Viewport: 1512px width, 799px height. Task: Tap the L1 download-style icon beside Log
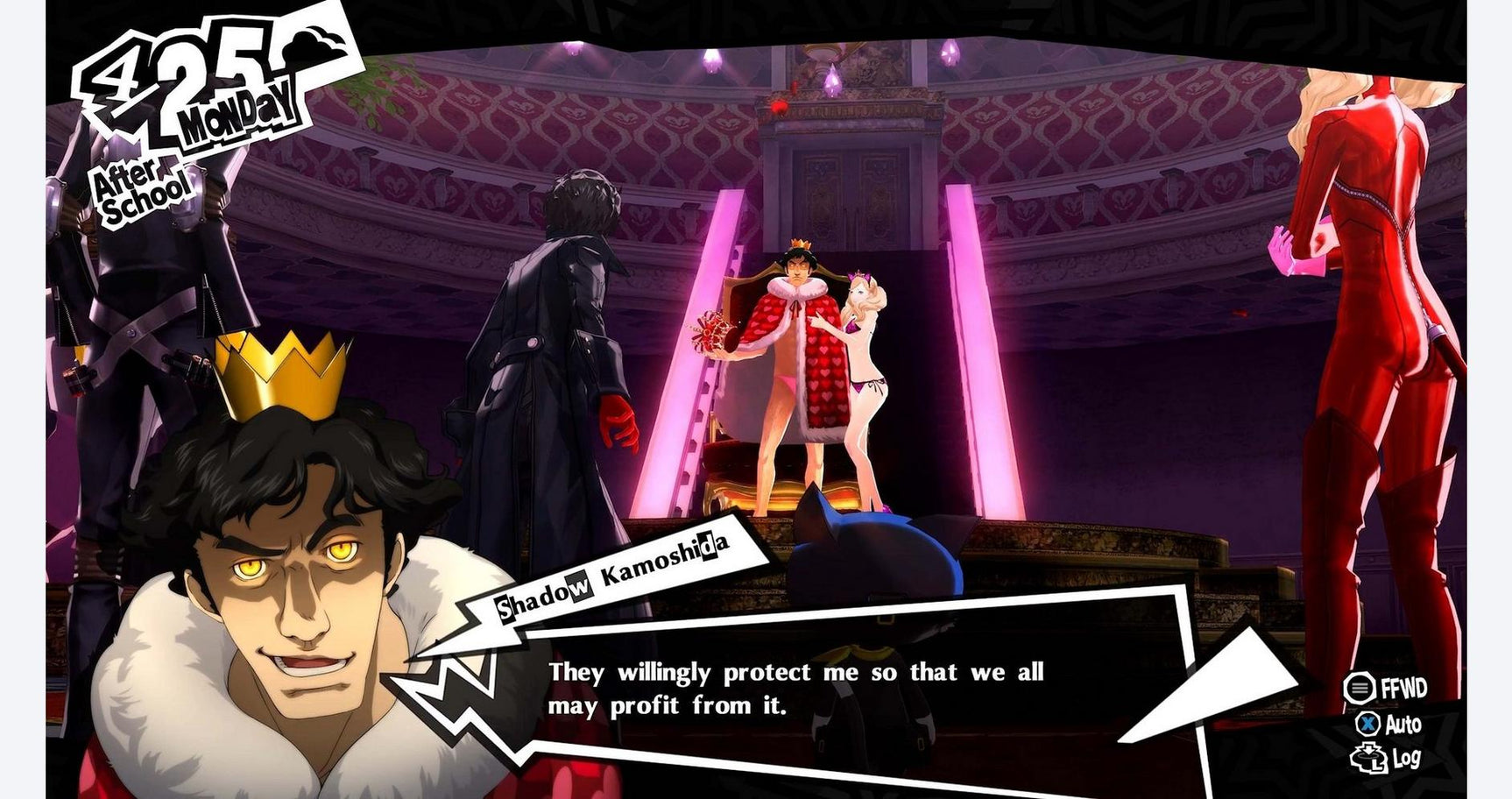1368,759
